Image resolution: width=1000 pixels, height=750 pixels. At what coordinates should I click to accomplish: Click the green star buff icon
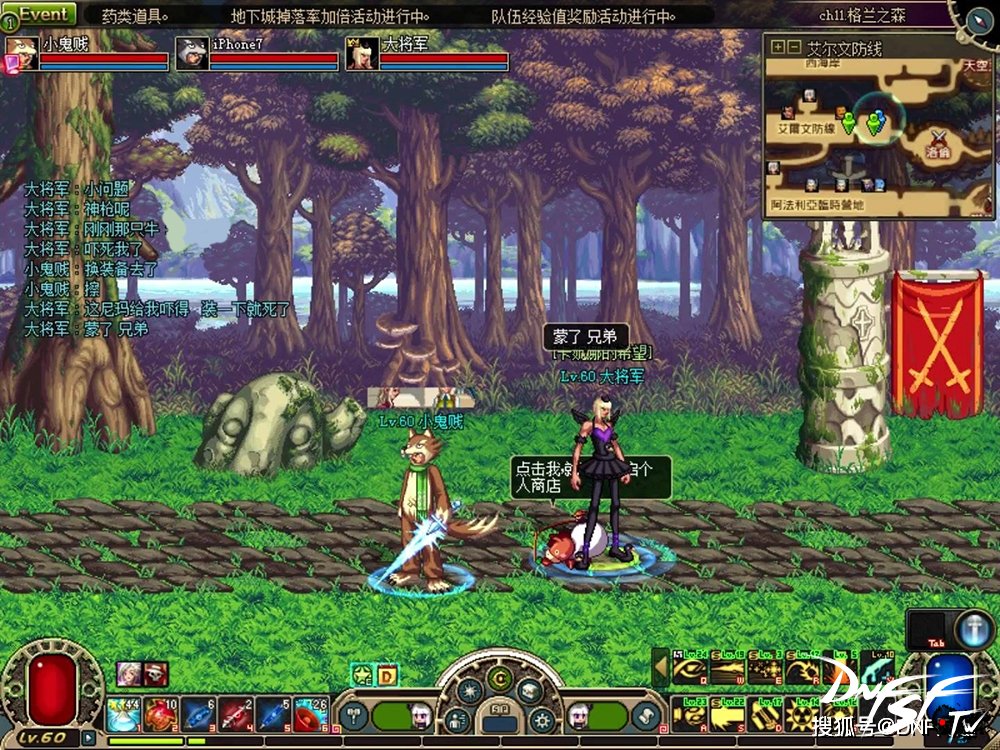click(x=362, y=675)
